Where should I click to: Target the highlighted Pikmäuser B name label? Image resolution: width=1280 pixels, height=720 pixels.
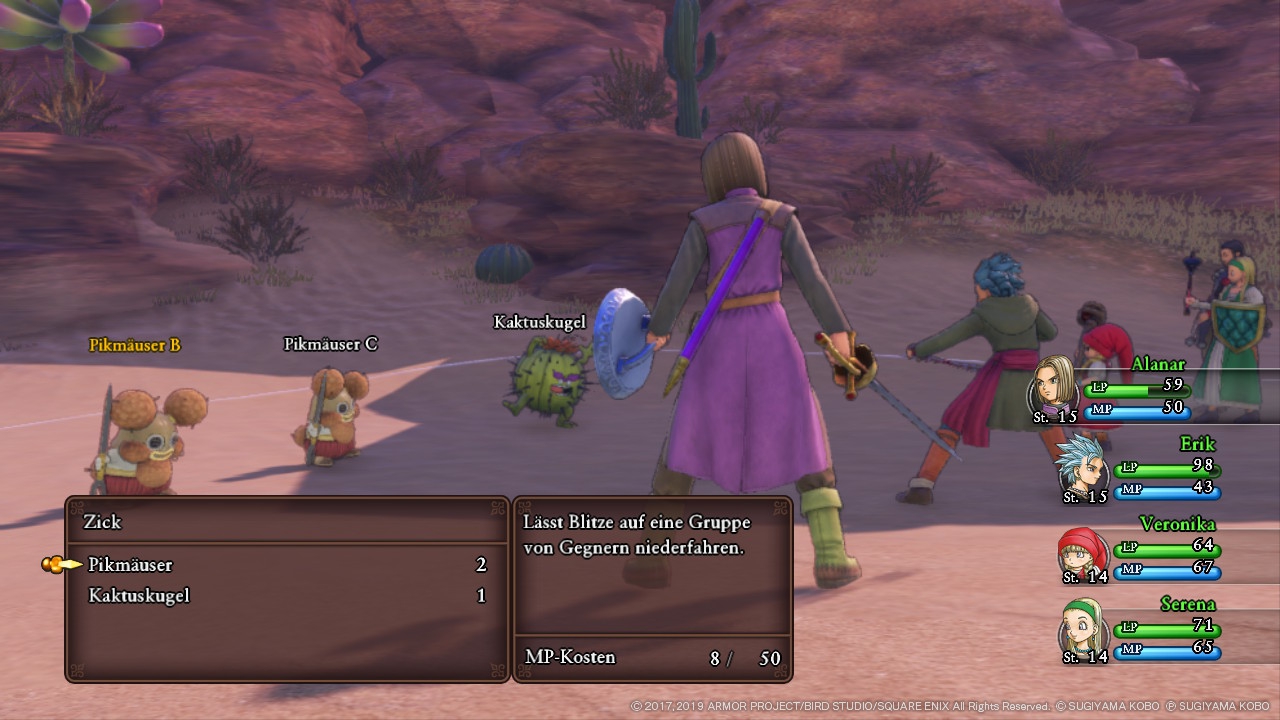[x=134, y=345]
